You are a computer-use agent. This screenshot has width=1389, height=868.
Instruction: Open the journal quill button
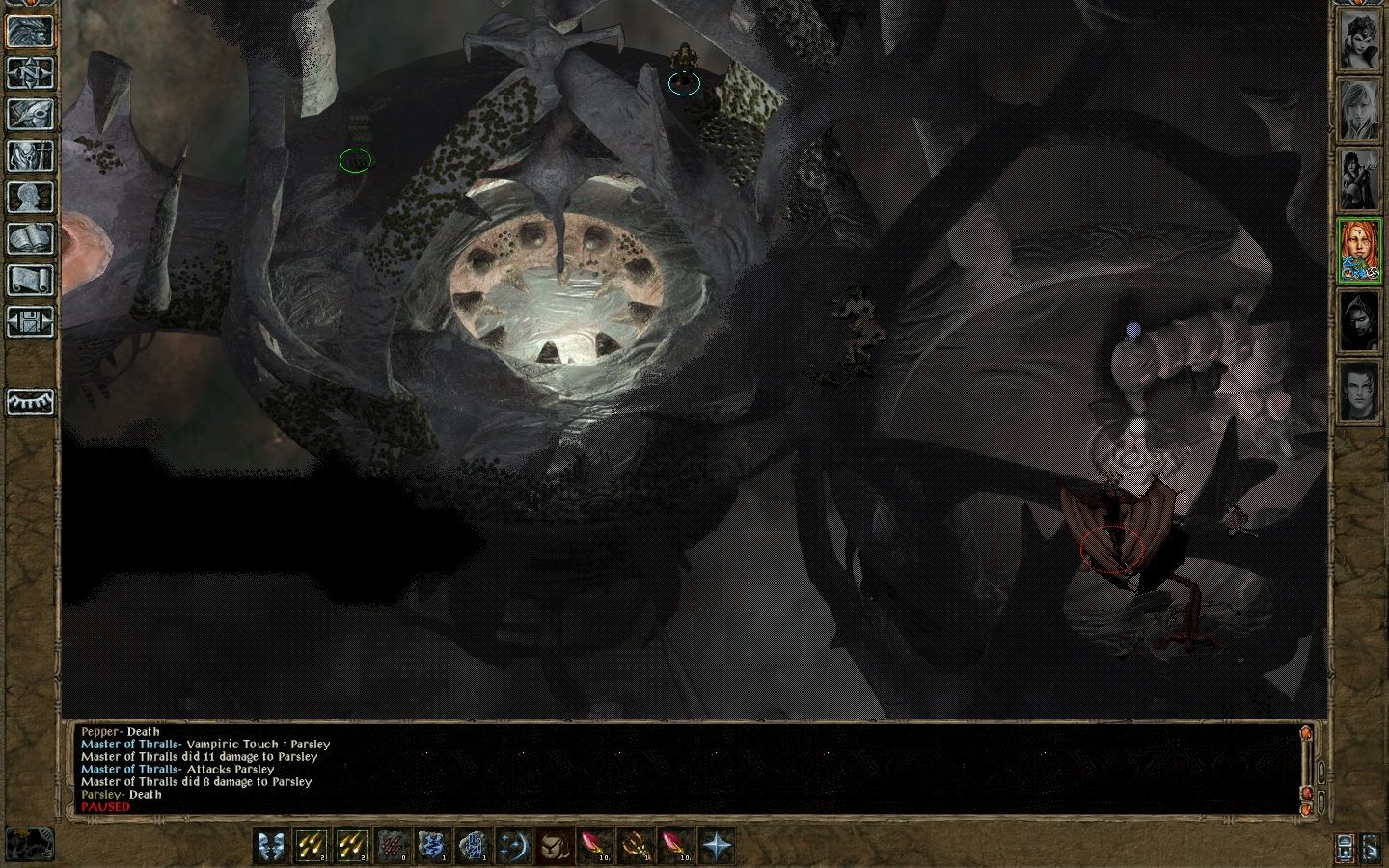tap(30, 114)
